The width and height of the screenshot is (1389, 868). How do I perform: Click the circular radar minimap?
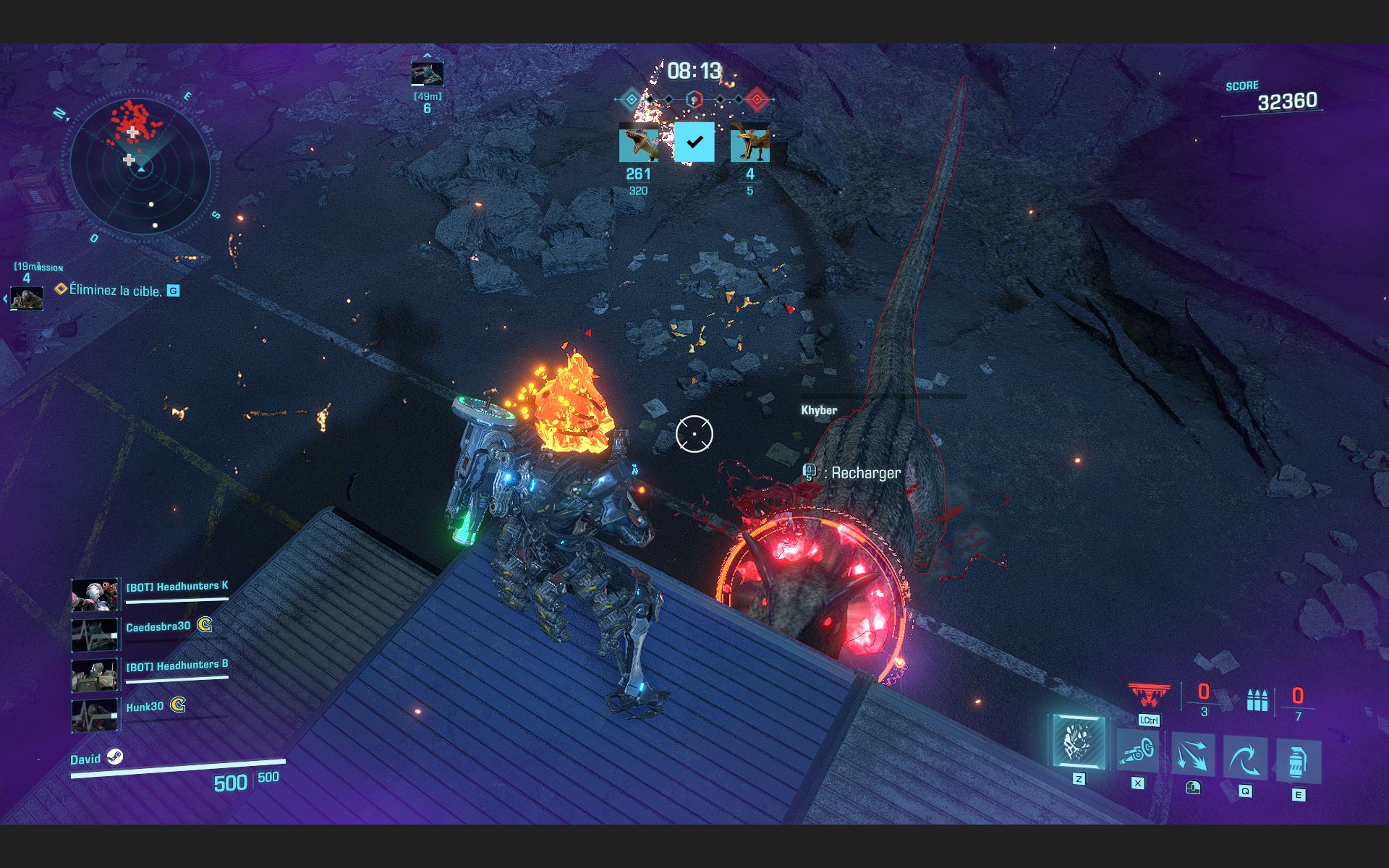point(140,168)
